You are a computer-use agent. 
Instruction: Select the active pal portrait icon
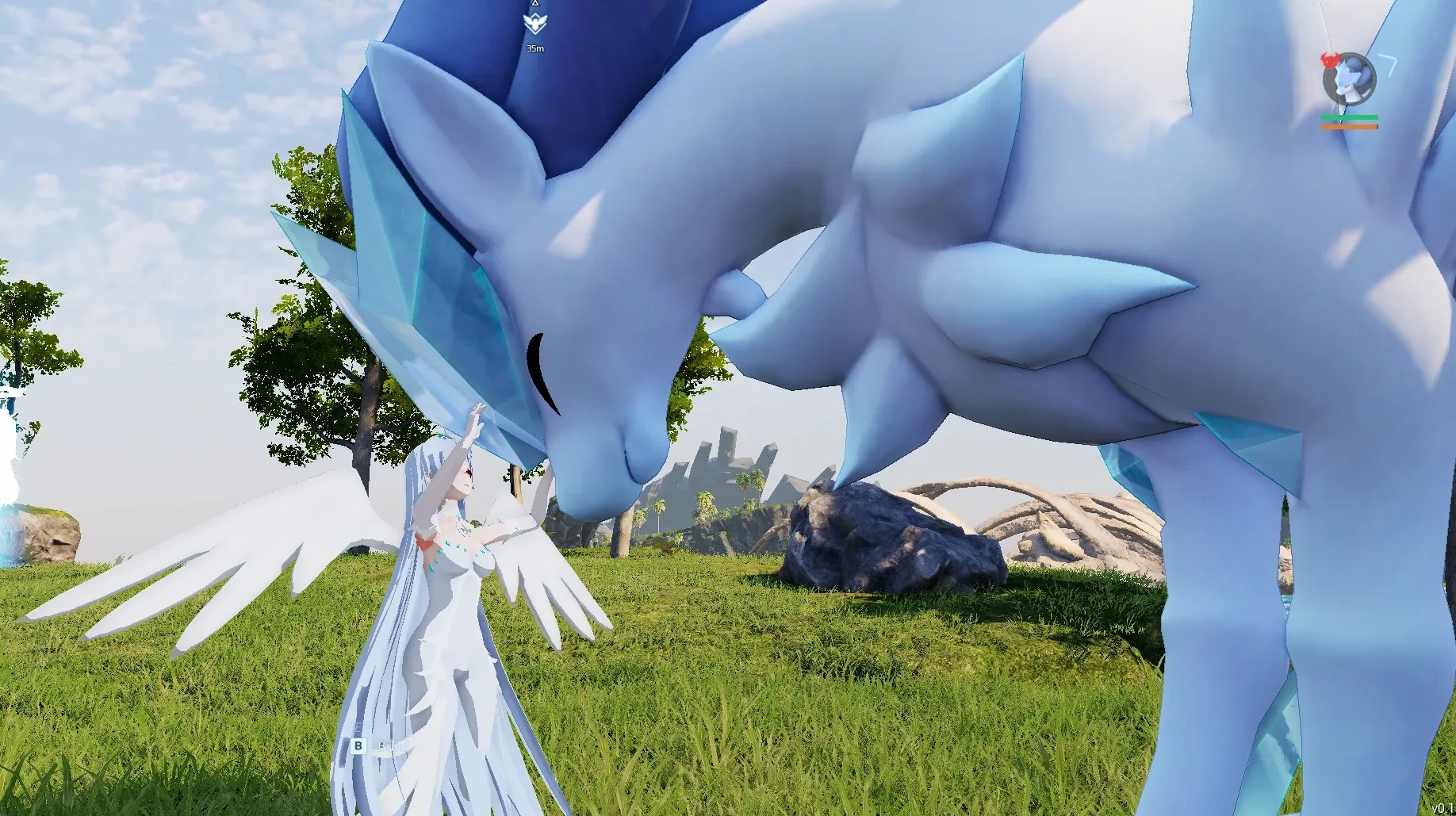coord(1349,79)
